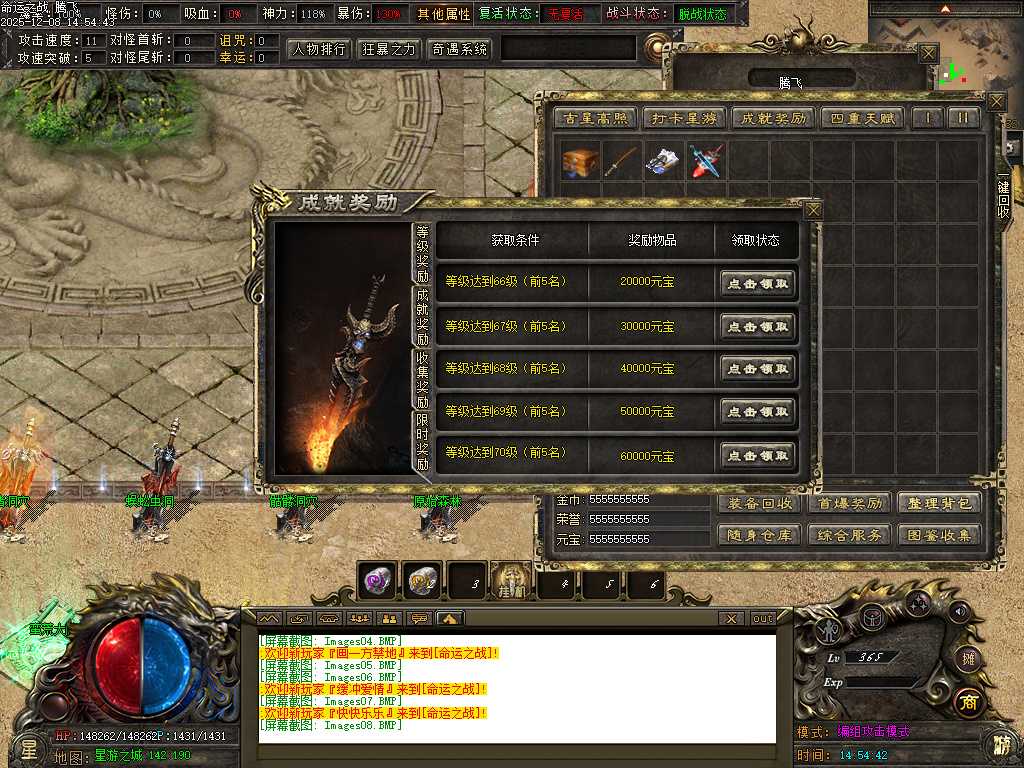Click the 整理背包 sort bag button
The width and height of the screenshot is (1024, 768).
(x=938, y=504)
